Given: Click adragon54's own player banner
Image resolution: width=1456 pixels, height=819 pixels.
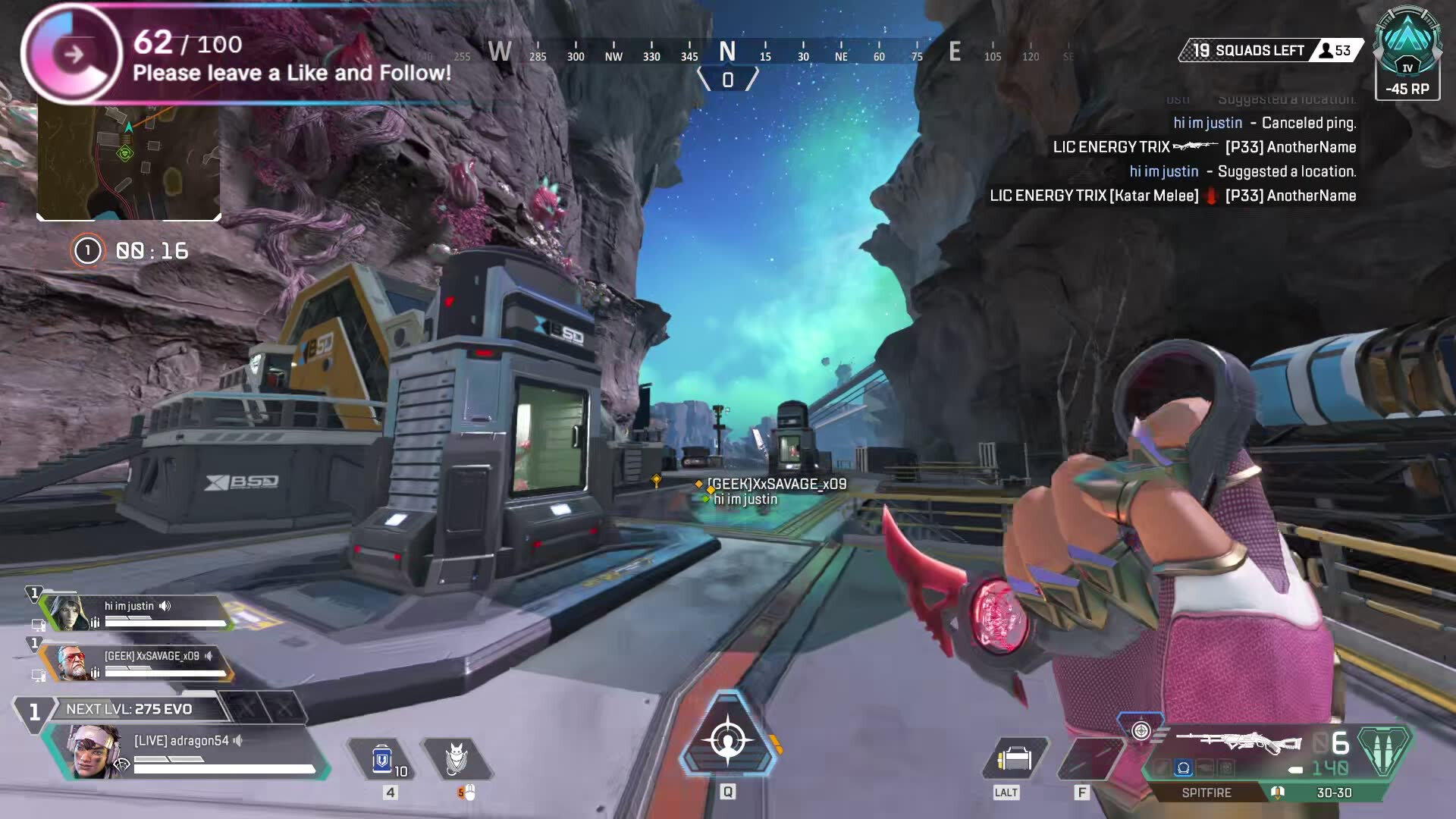Looking at the screenshot, I should [x=190, y=751].
